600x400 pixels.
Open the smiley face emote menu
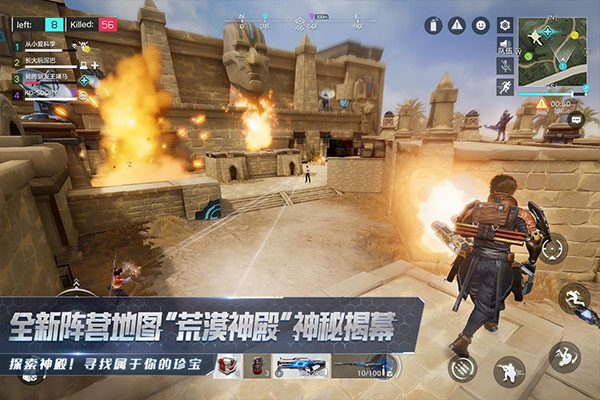[481, 25]
